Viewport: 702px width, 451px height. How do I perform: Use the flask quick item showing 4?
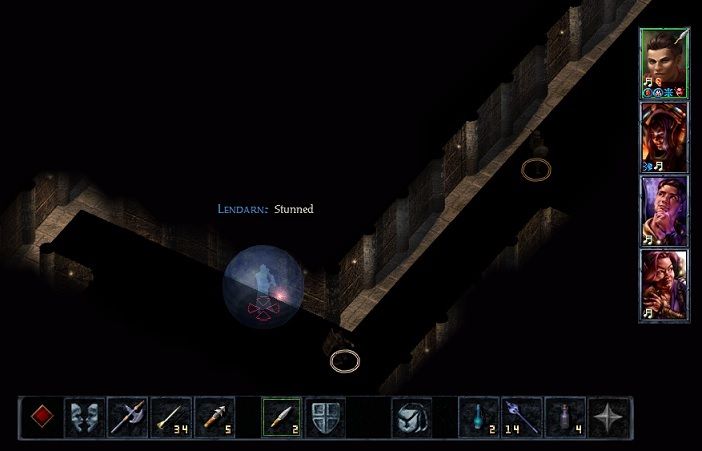point(566,416)
